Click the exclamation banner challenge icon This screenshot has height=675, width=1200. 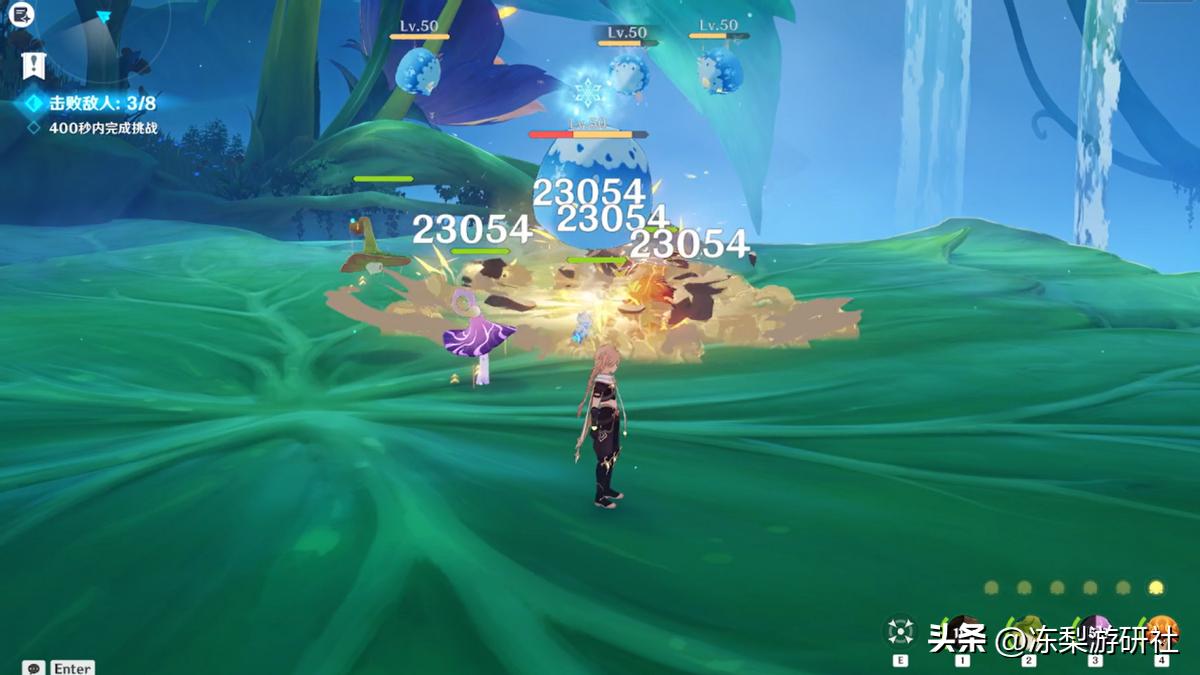coord(33,66)
